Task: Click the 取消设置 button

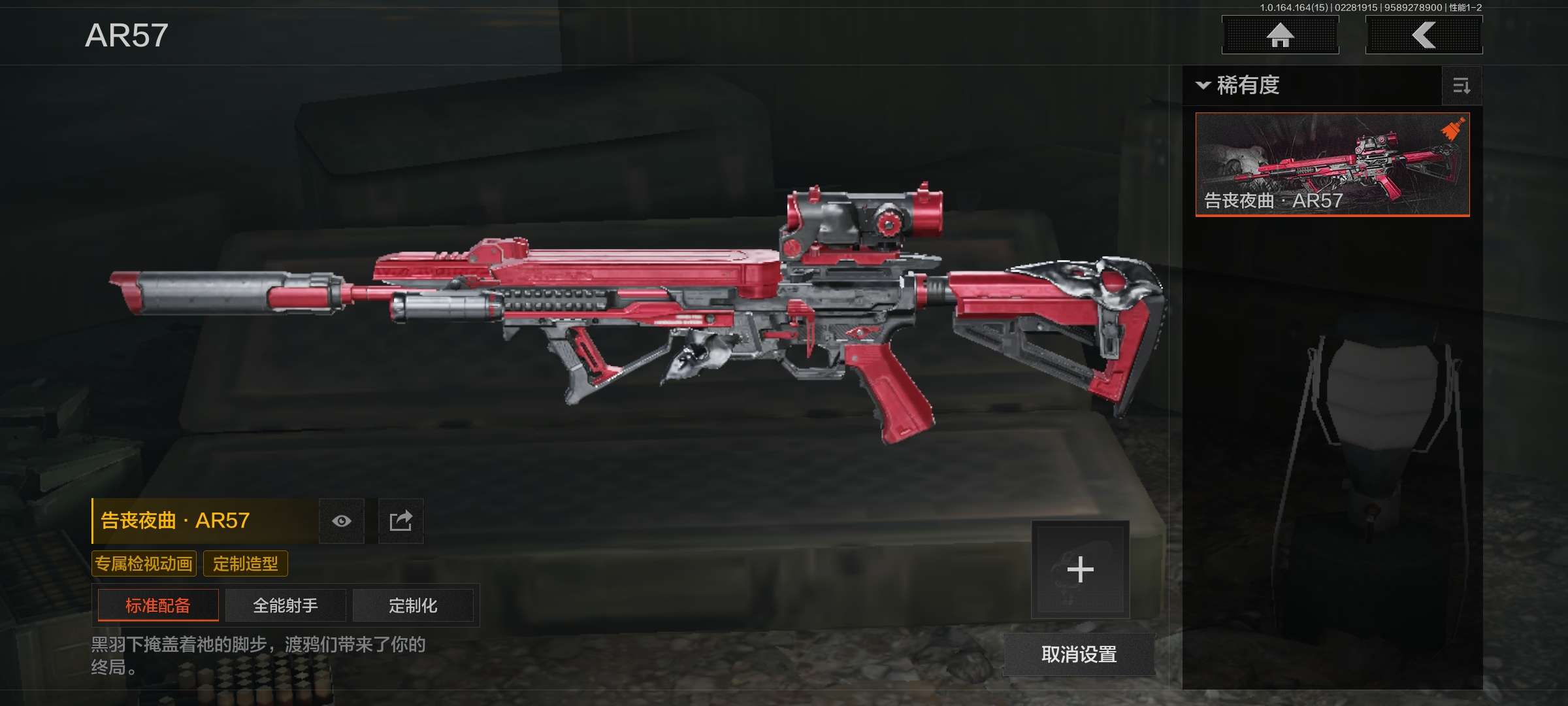Action: coord(1079,654)
